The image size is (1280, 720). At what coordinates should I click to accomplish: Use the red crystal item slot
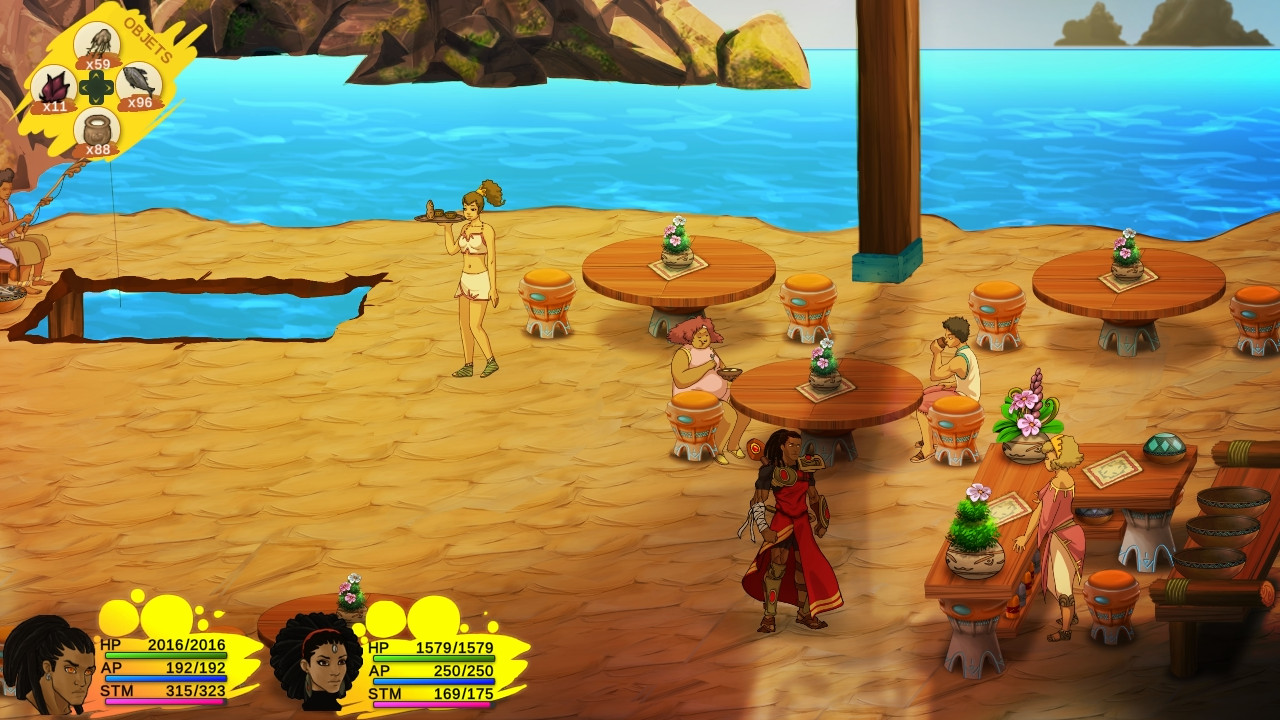point(54,87)
